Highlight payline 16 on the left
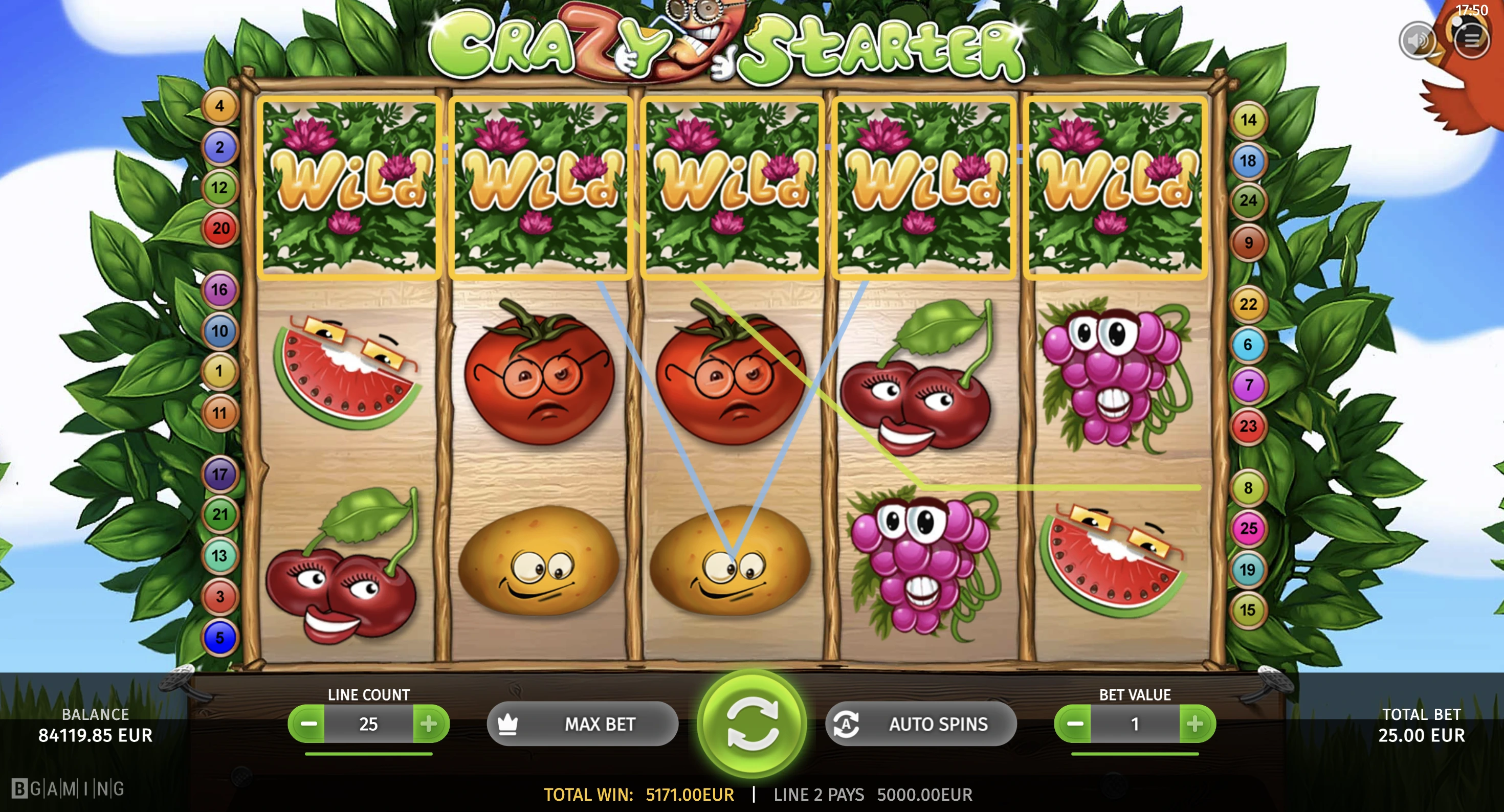This screenshot has height=812, width=1504. (x=219, y=289)
